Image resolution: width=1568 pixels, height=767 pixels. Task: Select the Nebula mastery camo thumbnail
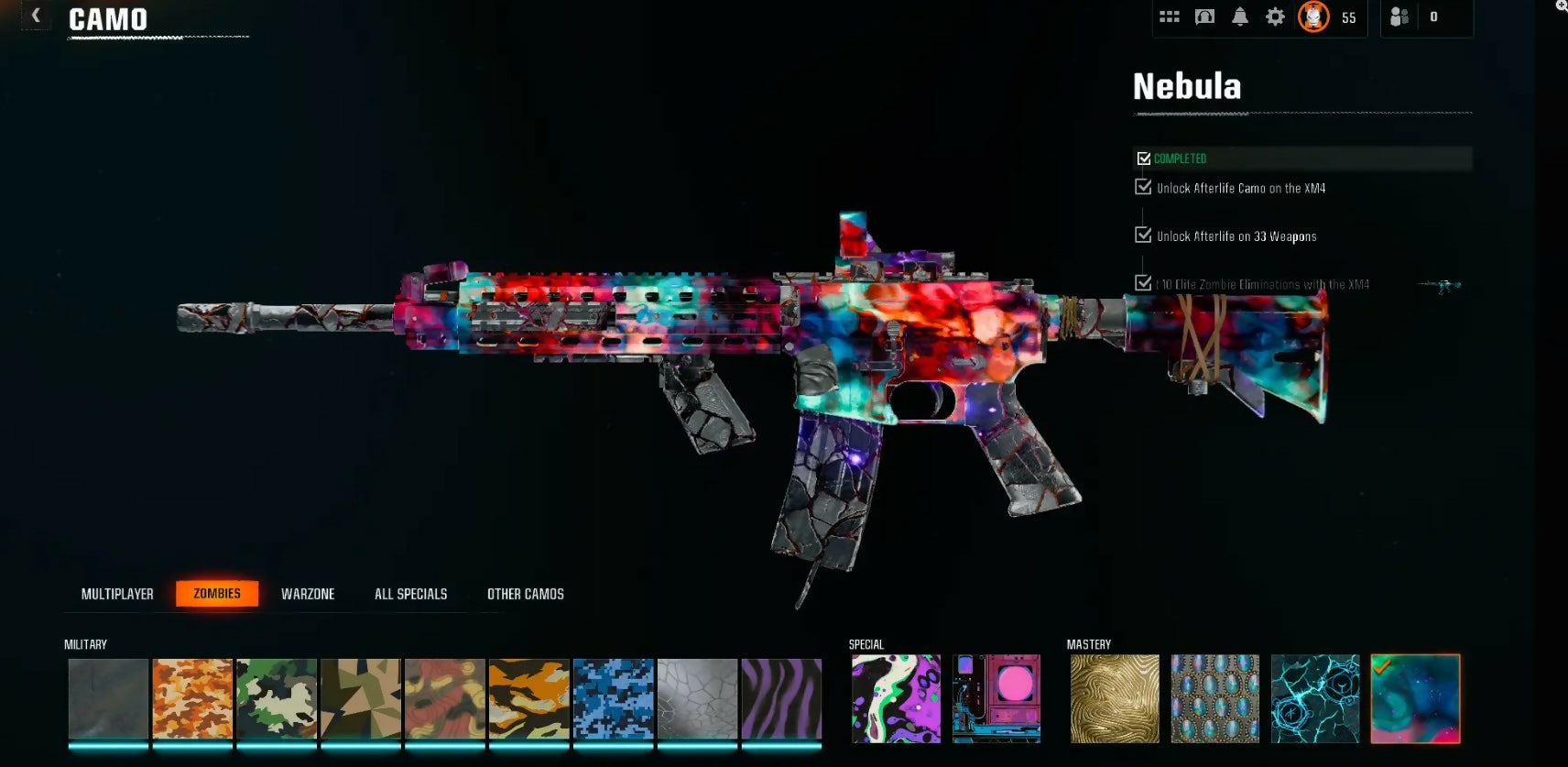point(1415,698)
